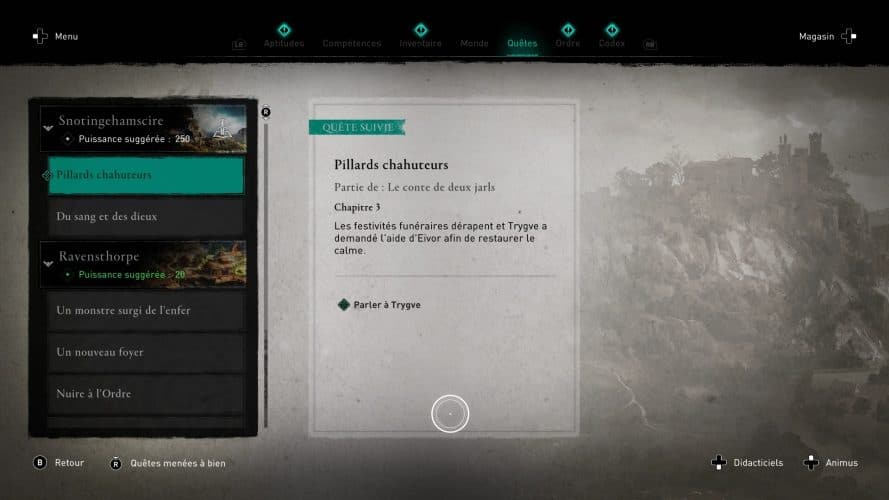Open the Aptitudes tab
The width and height of the screenshot is (889, 500).
pyautogui.click(x=283, y=43)
